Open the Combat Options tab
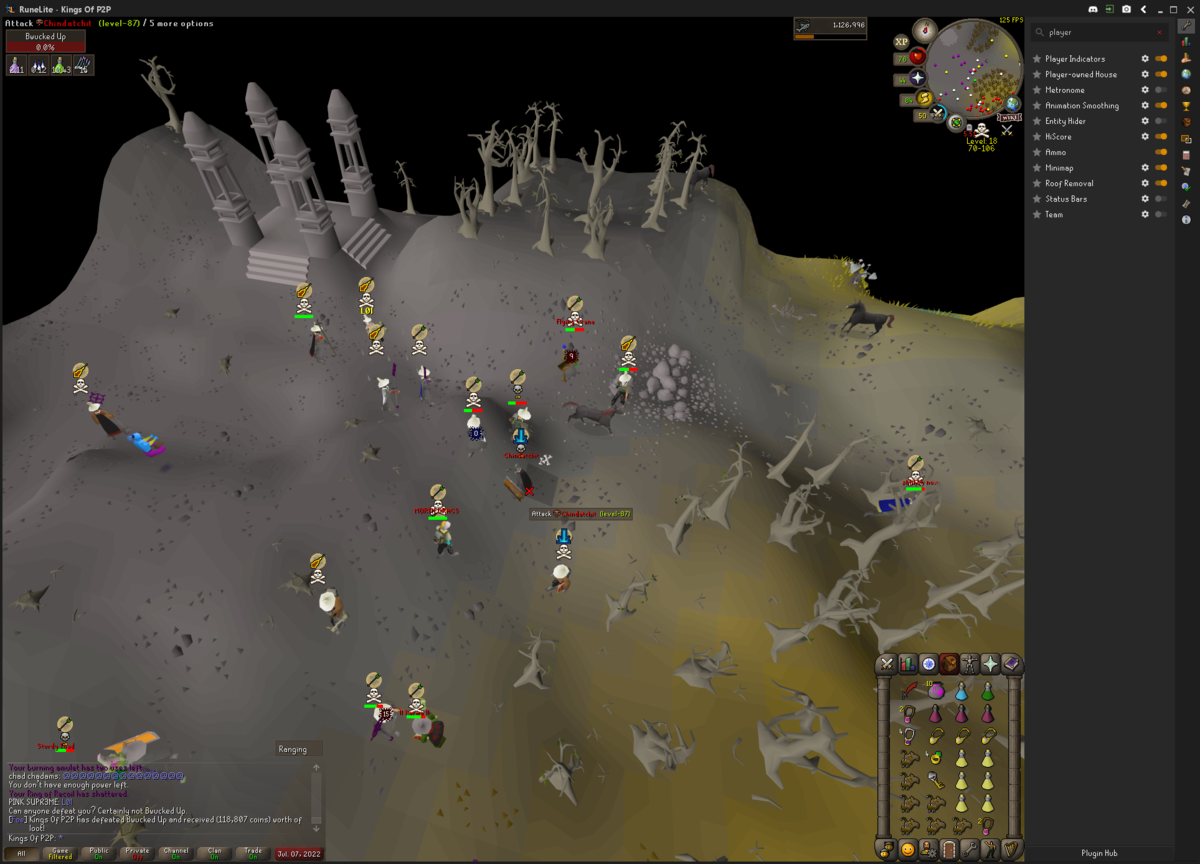The image size is (1200, 864). coord(887,664)
